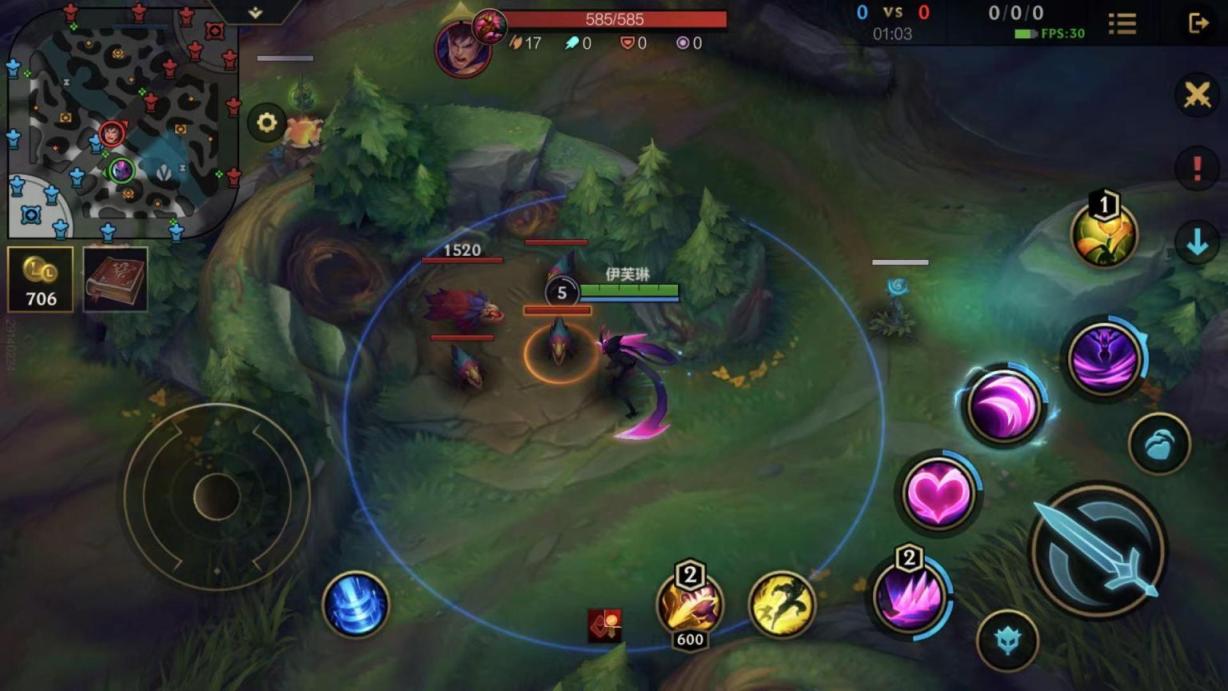The image size is (1228, 691).
Task: Cast the purple spikes ability
Action: point(909,597)
